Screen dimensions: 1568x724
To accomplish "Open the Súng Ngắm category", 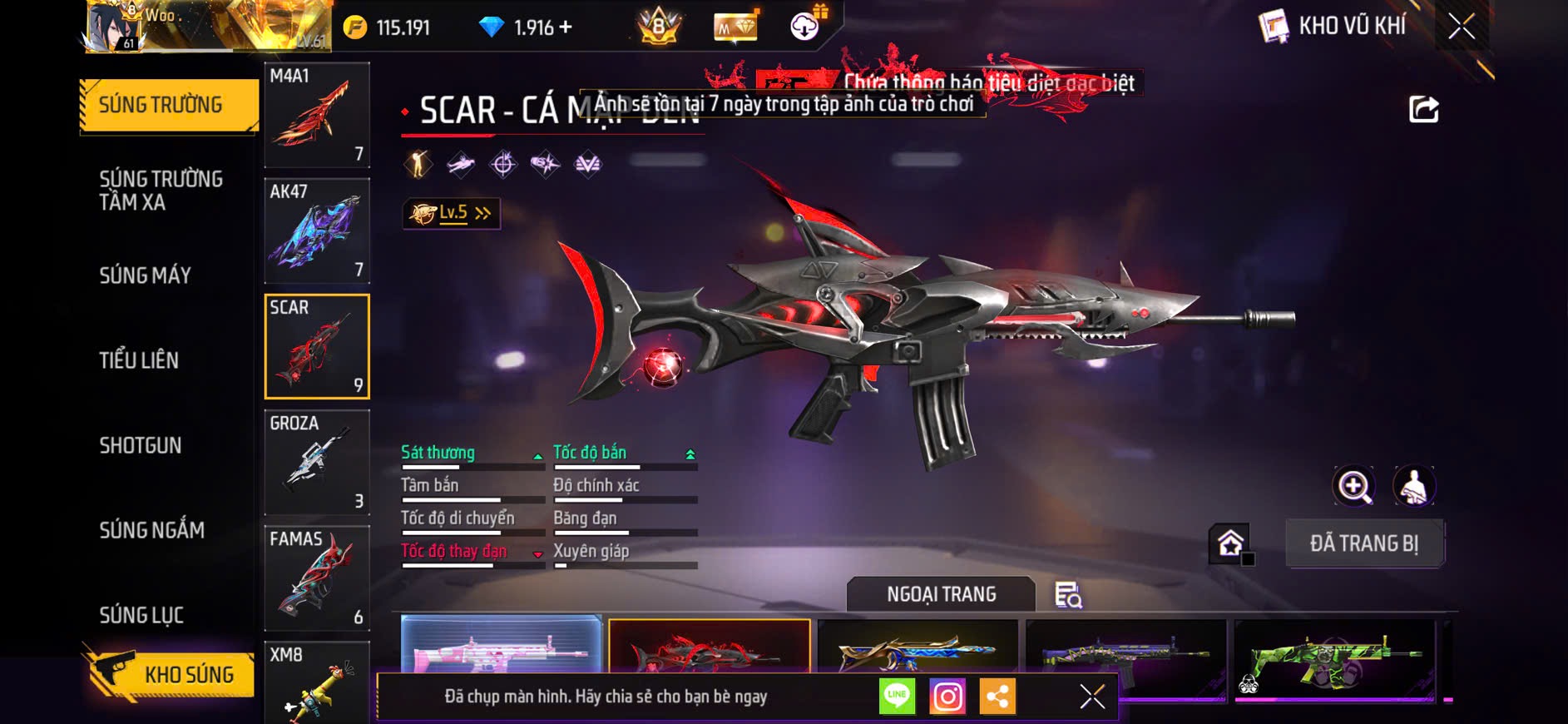I will point(151,530).
